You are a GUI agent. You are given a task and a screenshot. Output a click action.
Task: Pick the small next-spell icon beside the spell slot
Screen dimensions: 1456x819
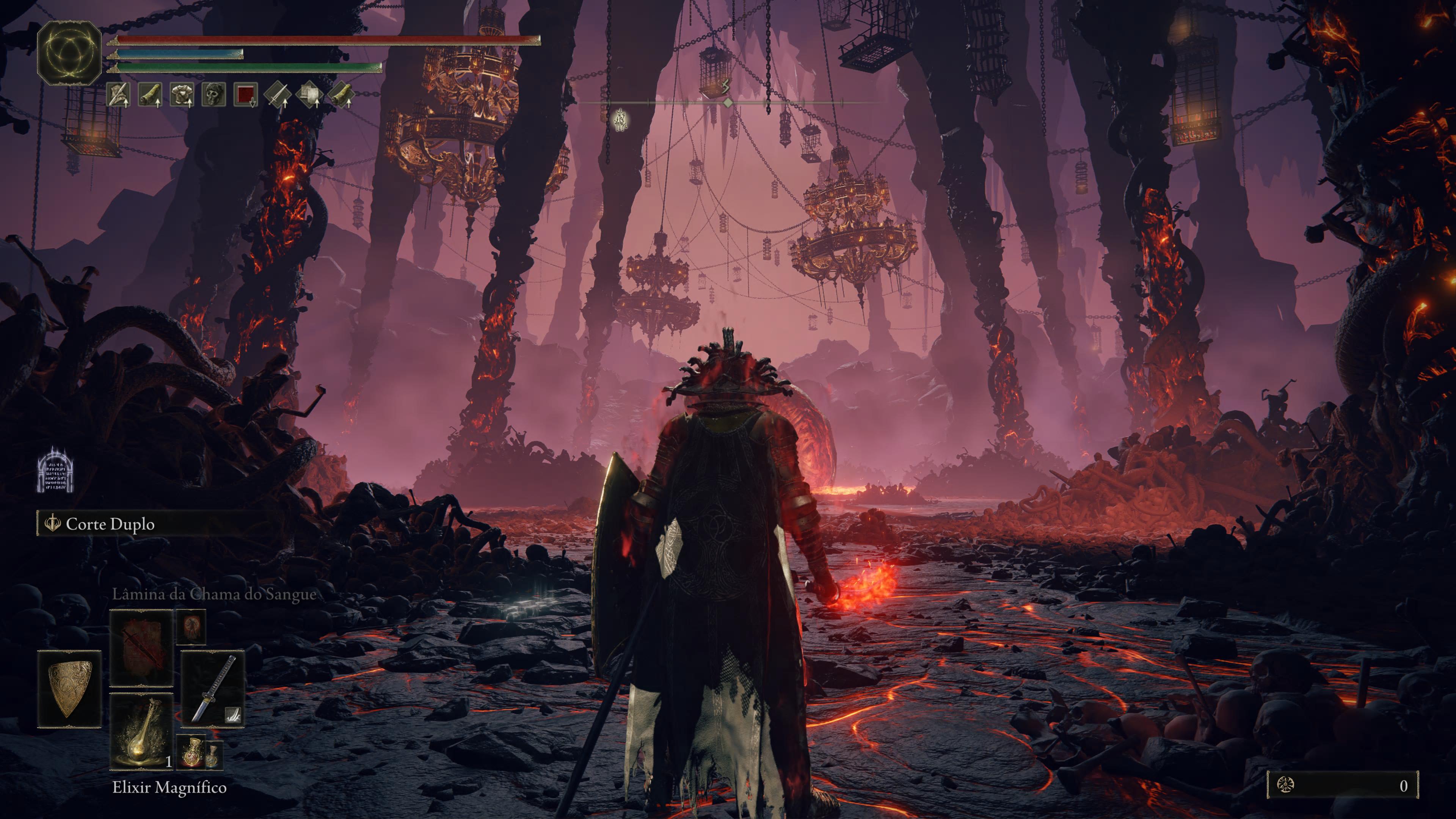click(x=191, y=626)
